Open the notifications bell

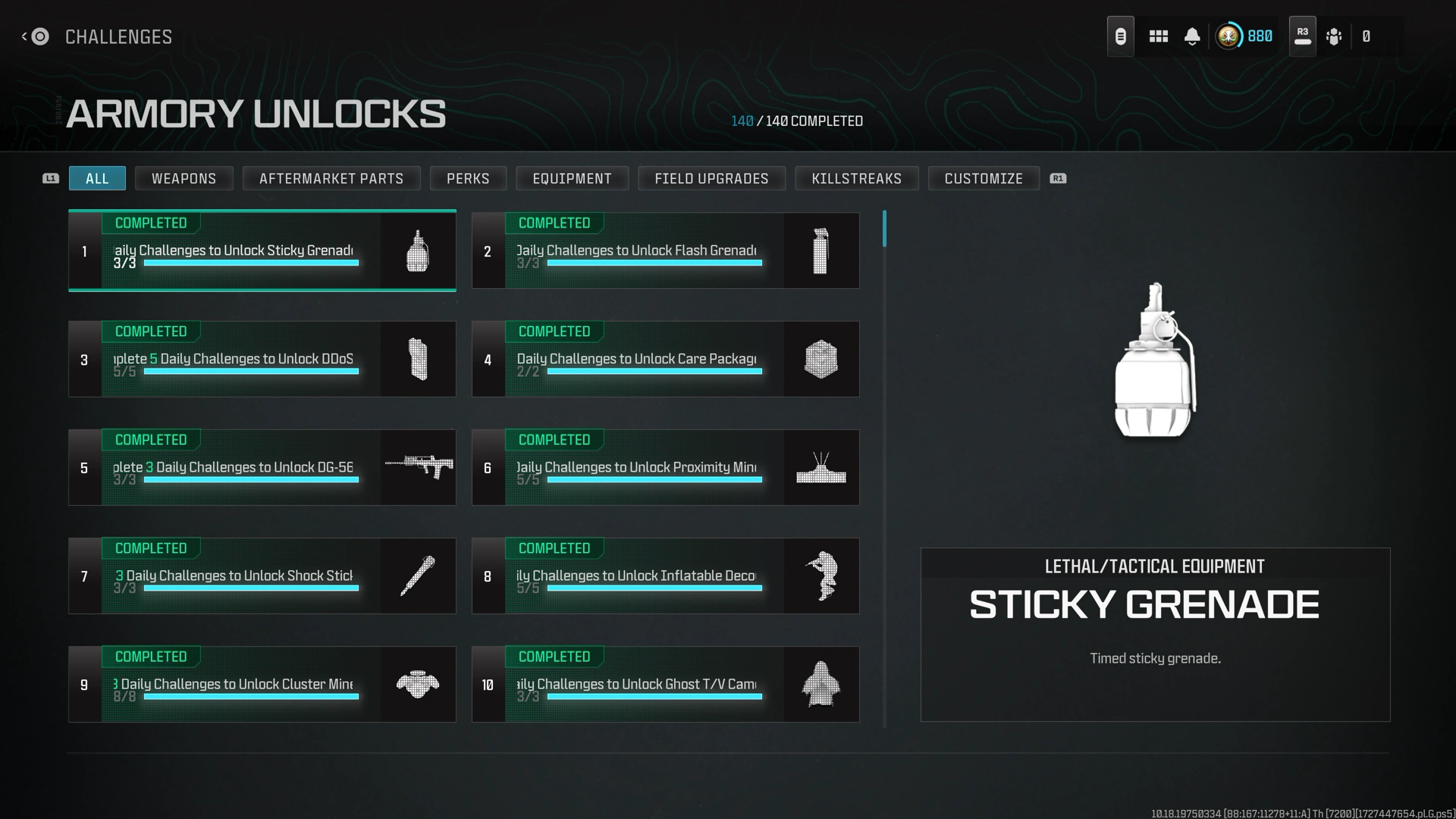click(1191, 36)
